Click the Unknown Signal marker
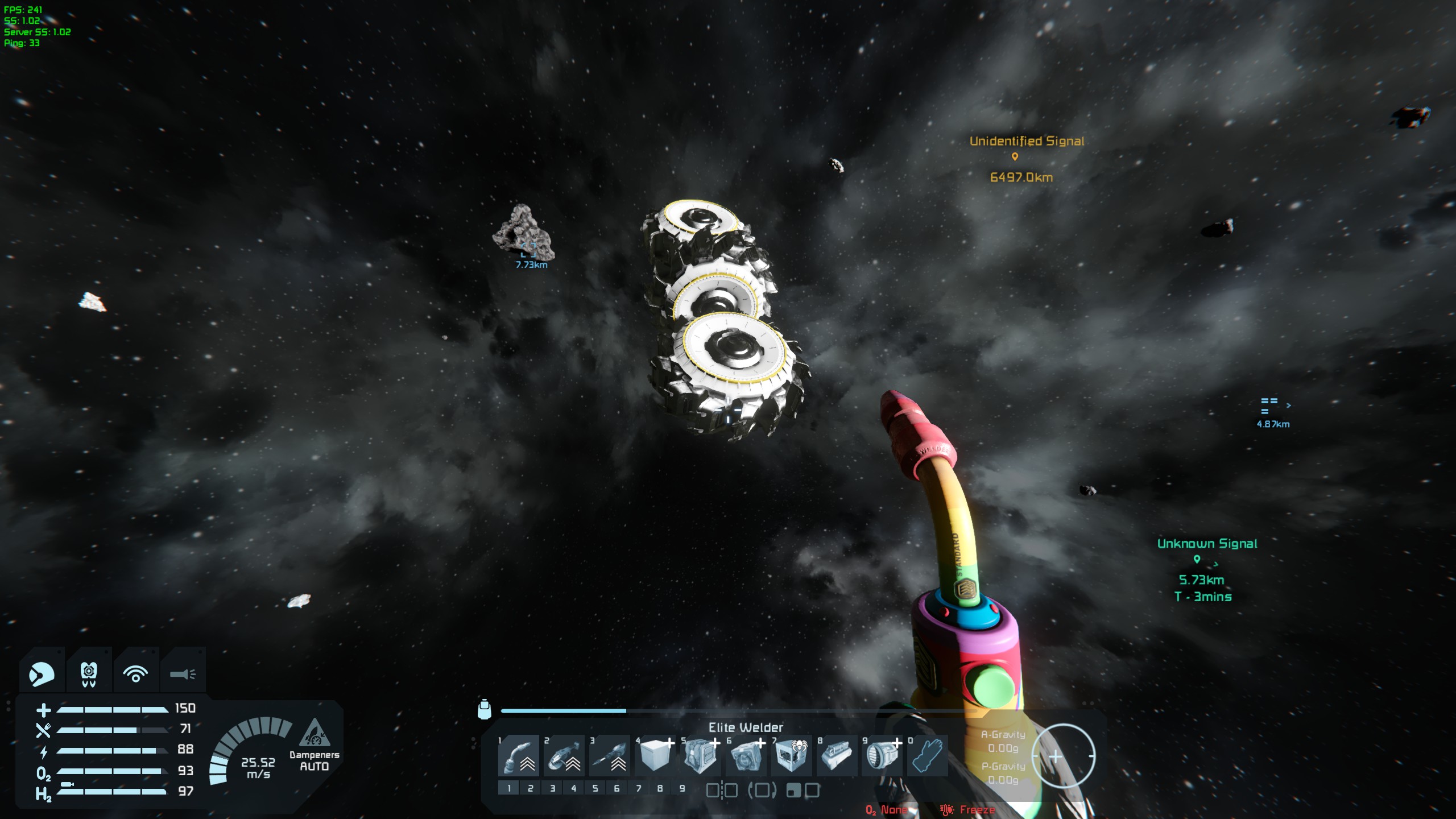The image size is (1456, 819). 1197,559
